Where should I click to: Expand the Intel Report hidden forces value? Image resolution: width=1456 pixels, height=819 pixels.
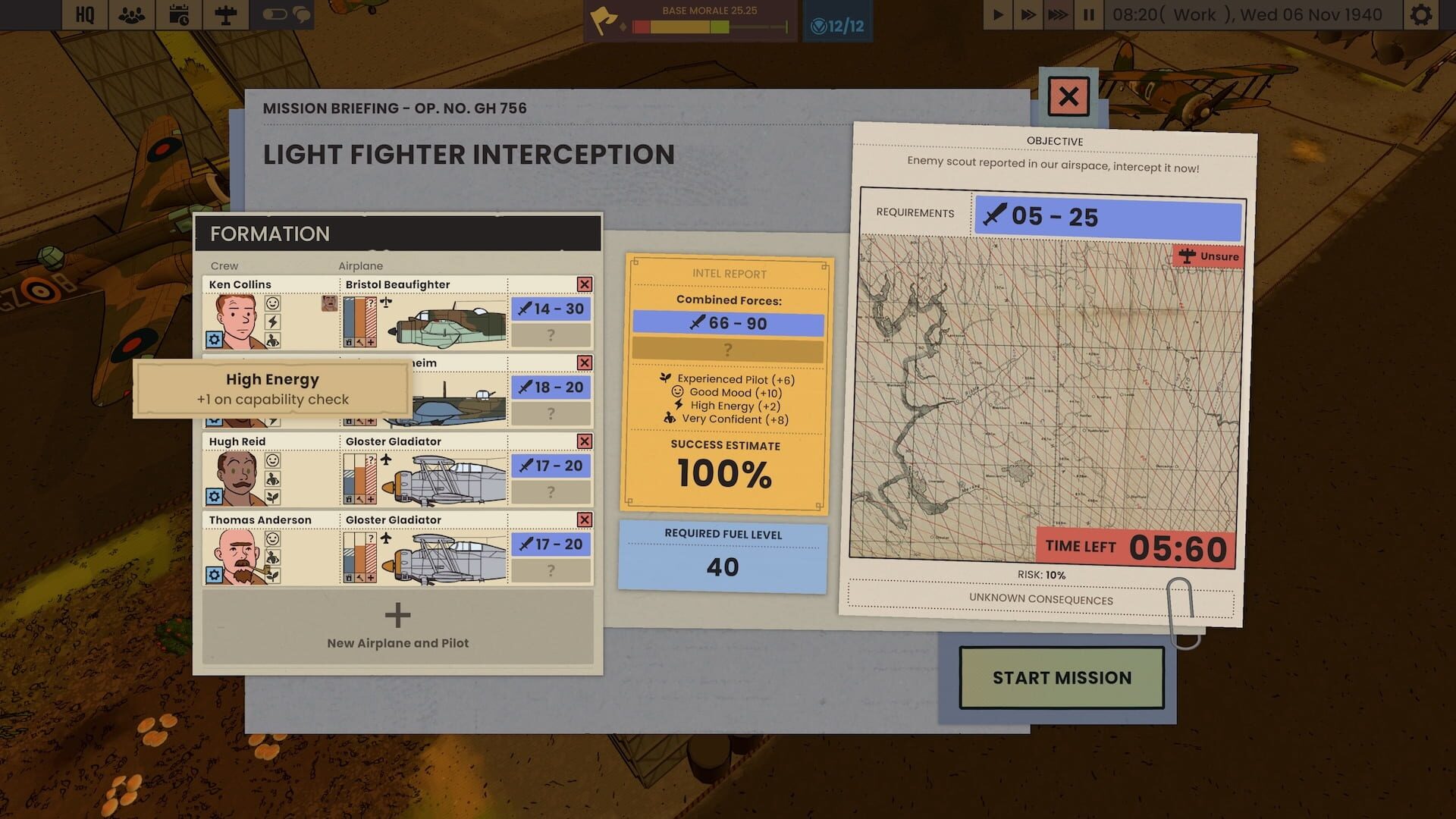[728, 350]
